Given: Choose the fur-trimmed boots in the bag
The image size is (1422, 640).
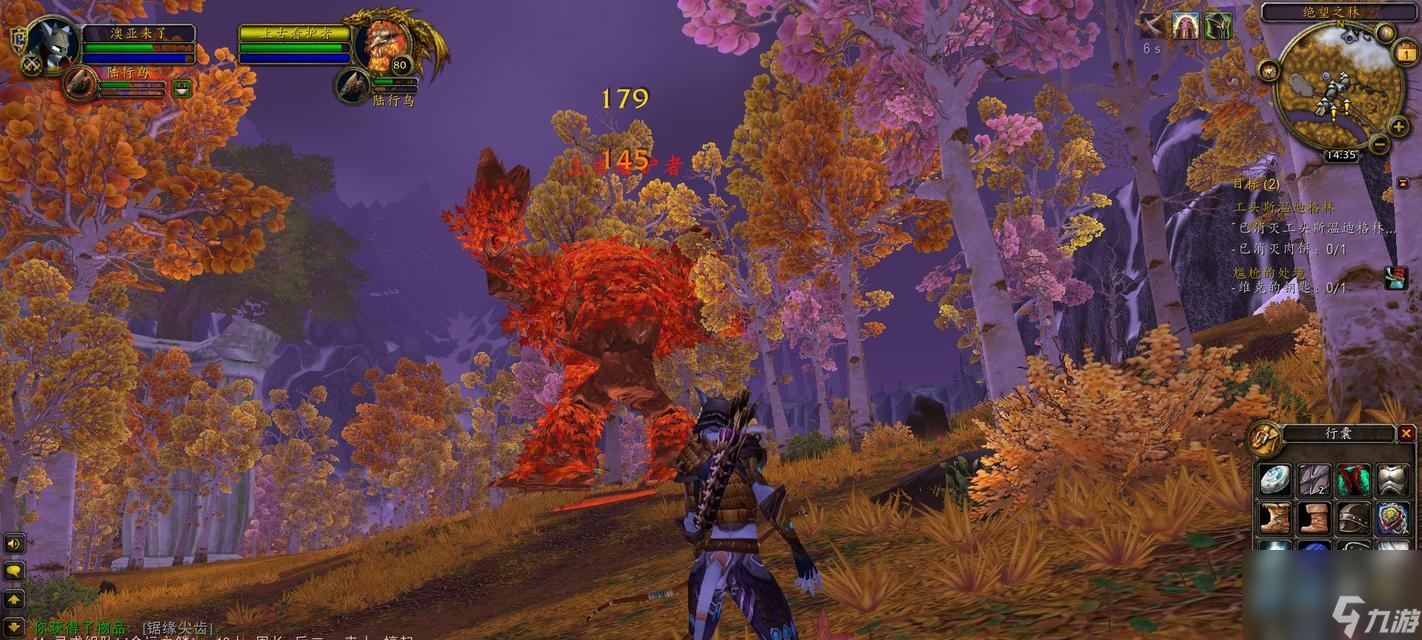Looking at the screenshot, I should (1275, 518).
